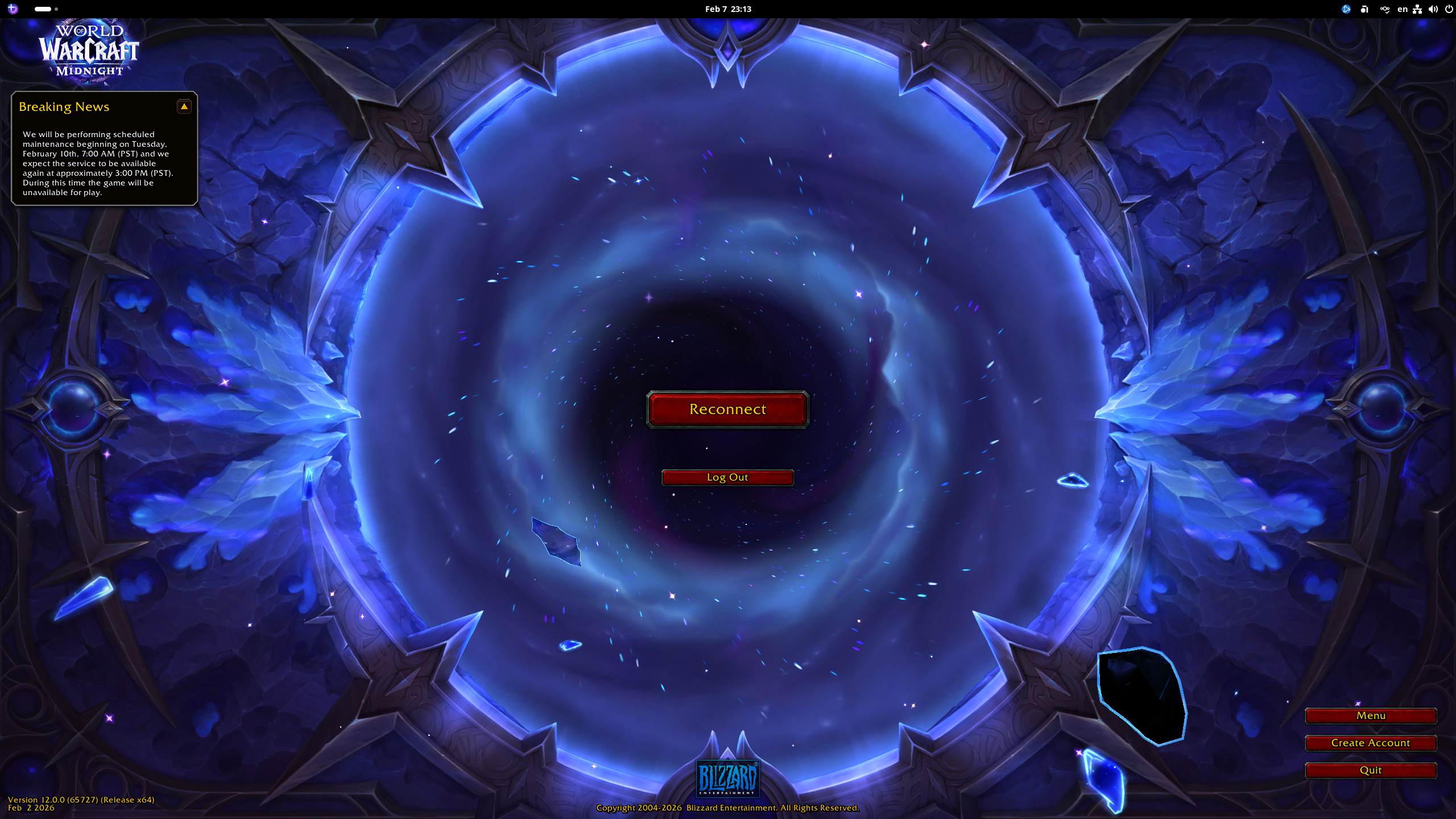Click the Battle.net icon in the system tray

(1346, 9)
